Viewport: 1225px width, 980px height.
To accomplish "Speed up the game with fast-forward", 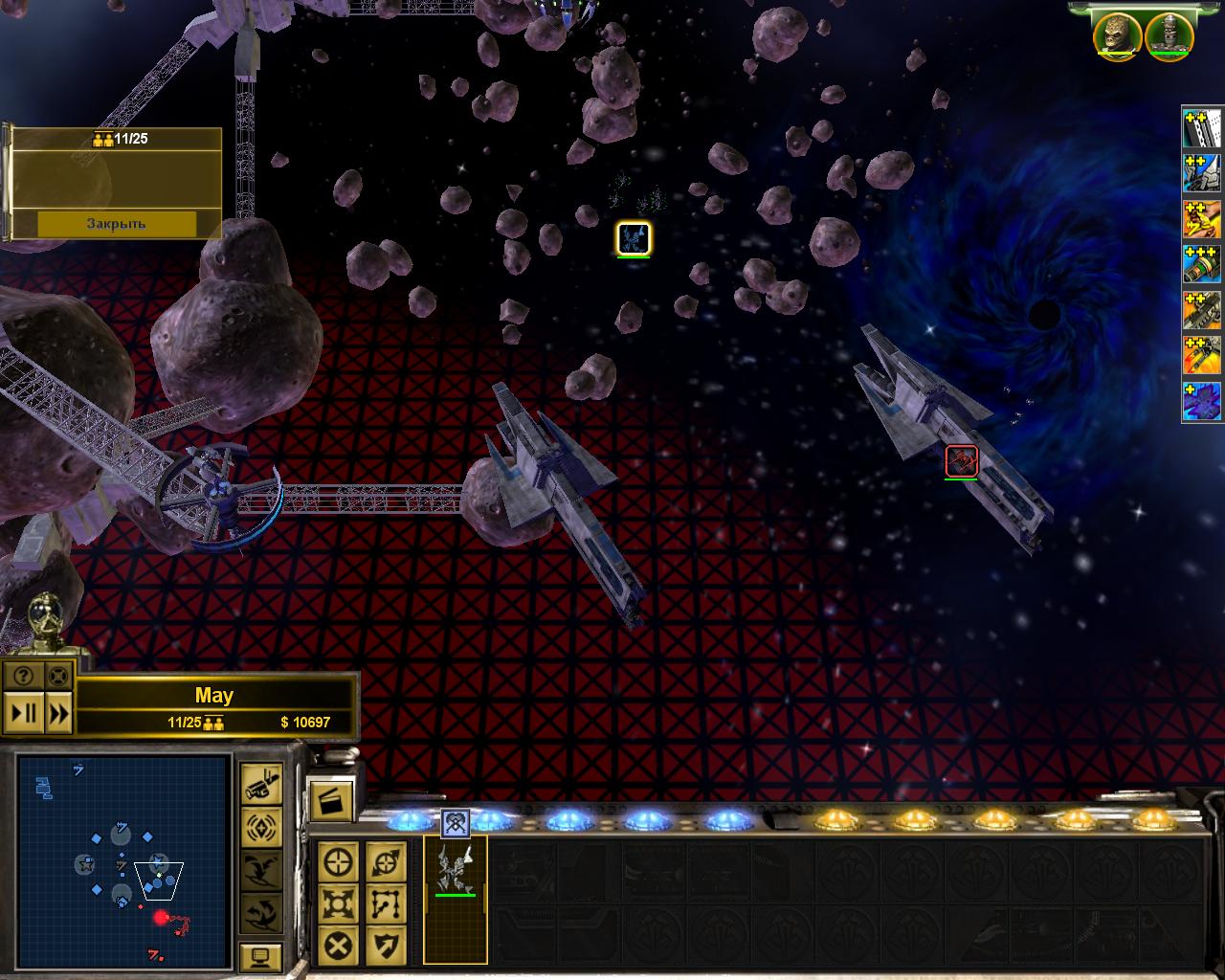I will coord(58,713).
